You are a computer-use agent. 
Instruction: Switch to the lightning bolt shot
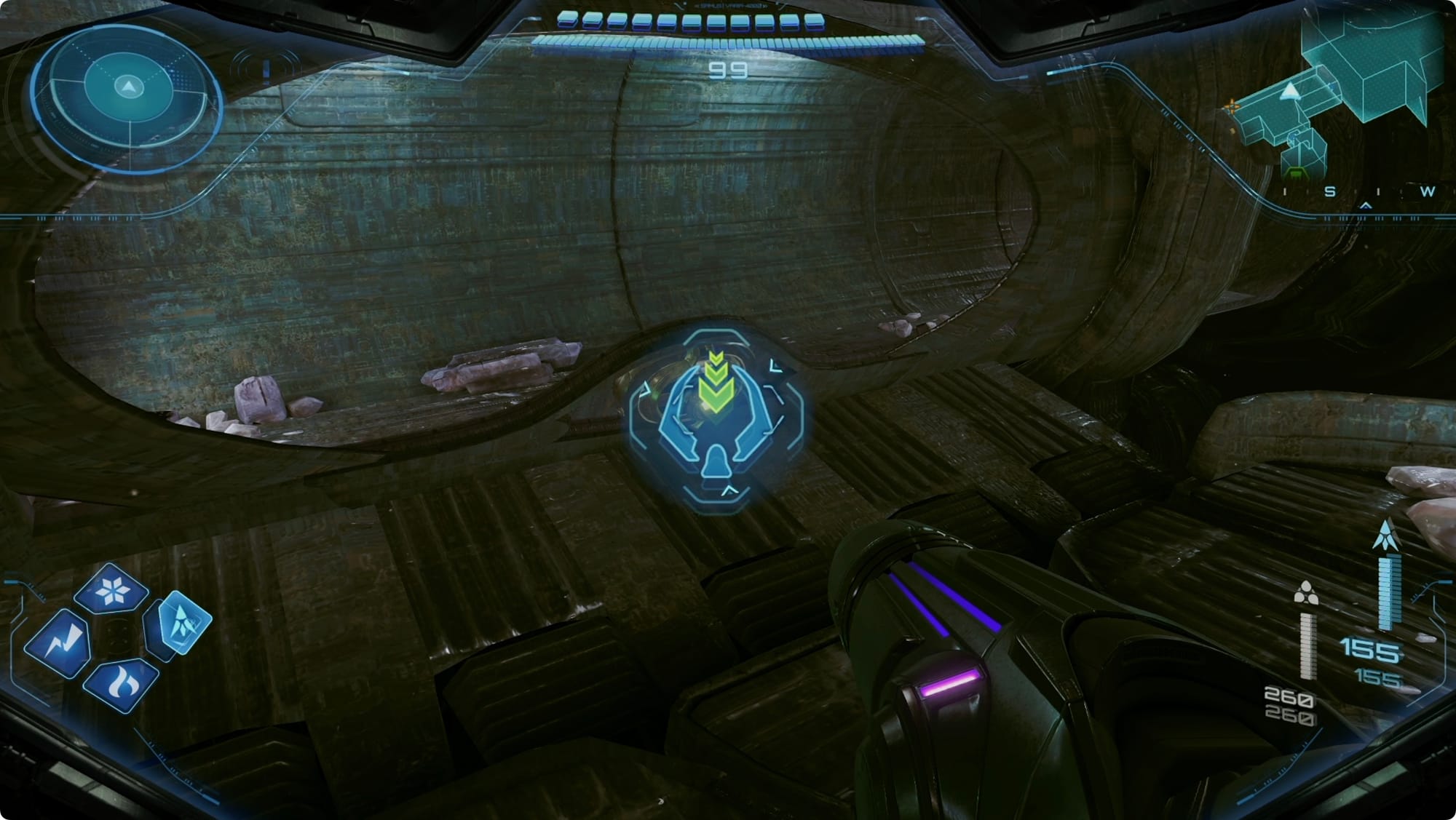(x=58, y=643)
